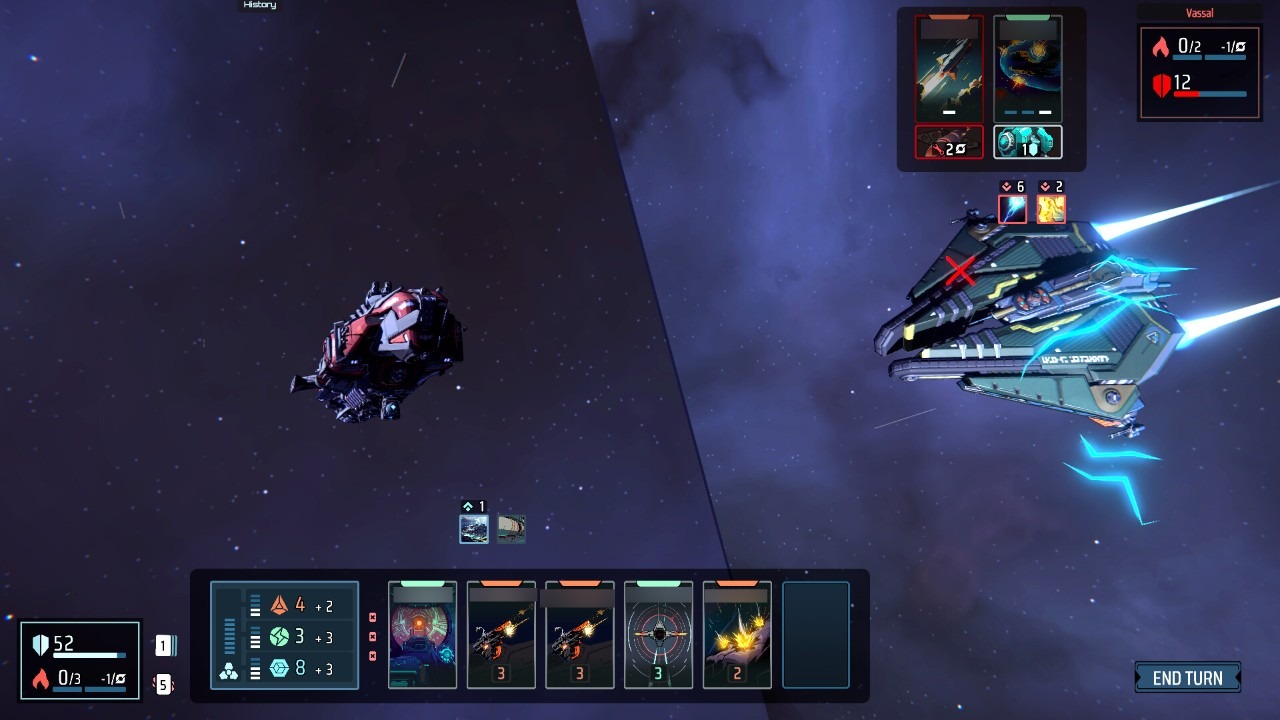Check the yellow fire status icon
The height and width of the screenshot is (720, 1280).
click(1050, 209)
